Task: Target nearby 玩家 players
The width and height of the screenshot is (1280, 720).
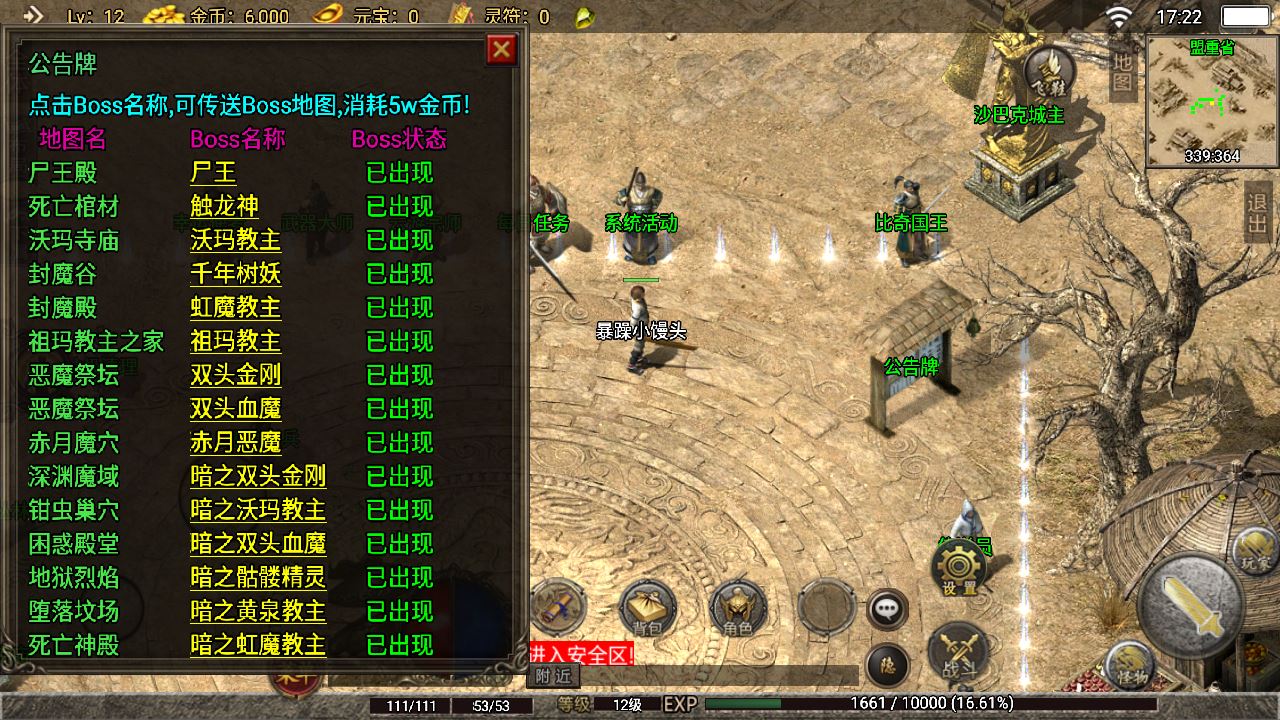Action: coord(1255,551)
